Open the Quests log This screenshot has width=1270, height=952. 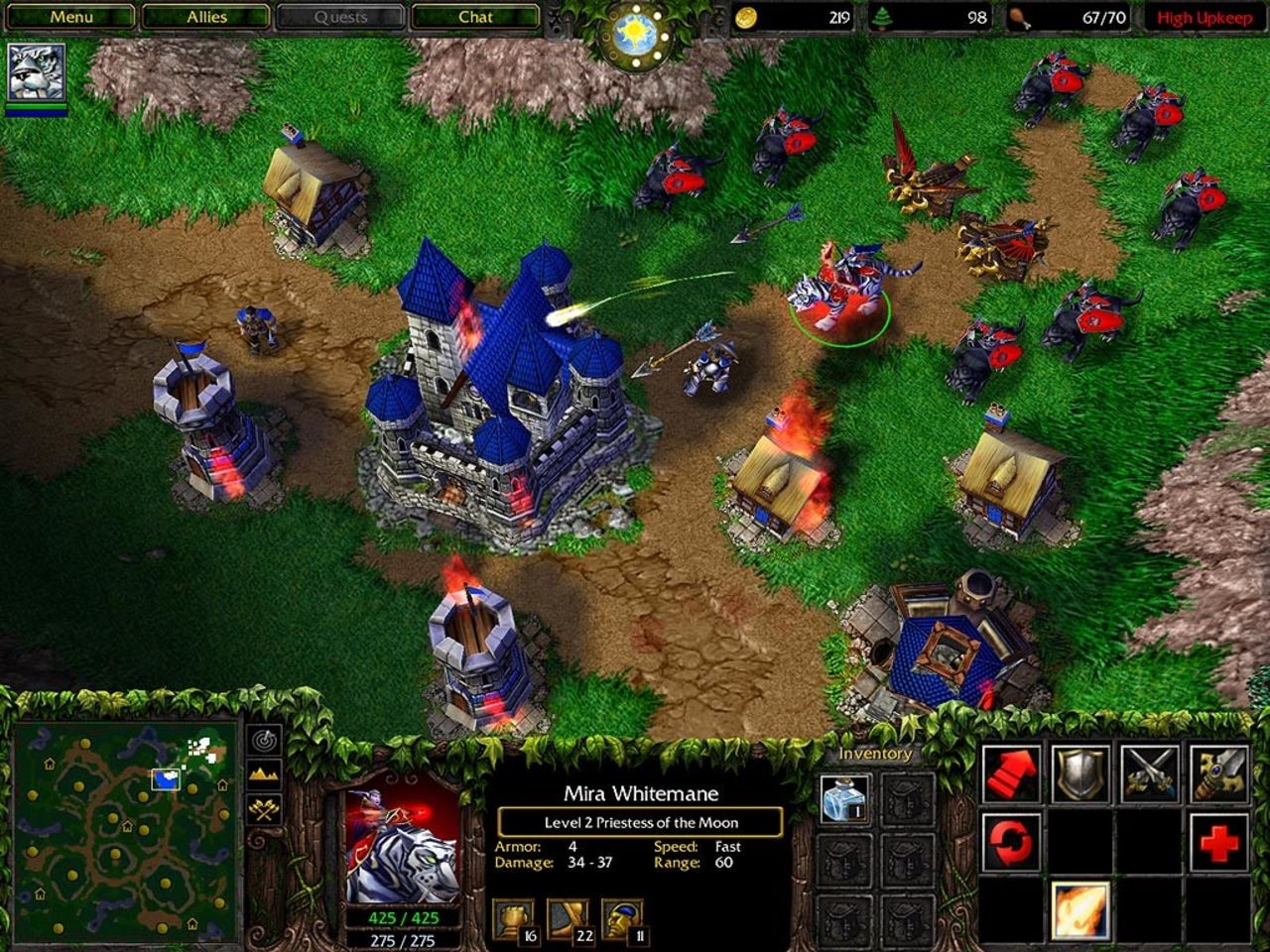click(x=341, y=16)
